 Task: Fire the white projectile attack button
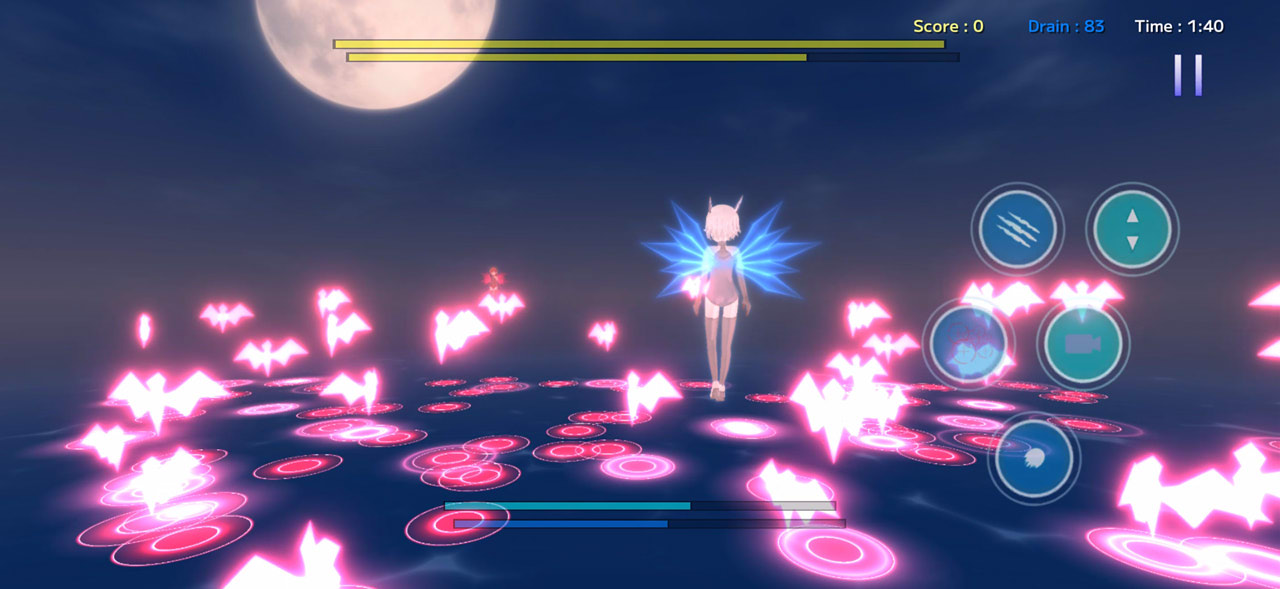[1034, 459]
